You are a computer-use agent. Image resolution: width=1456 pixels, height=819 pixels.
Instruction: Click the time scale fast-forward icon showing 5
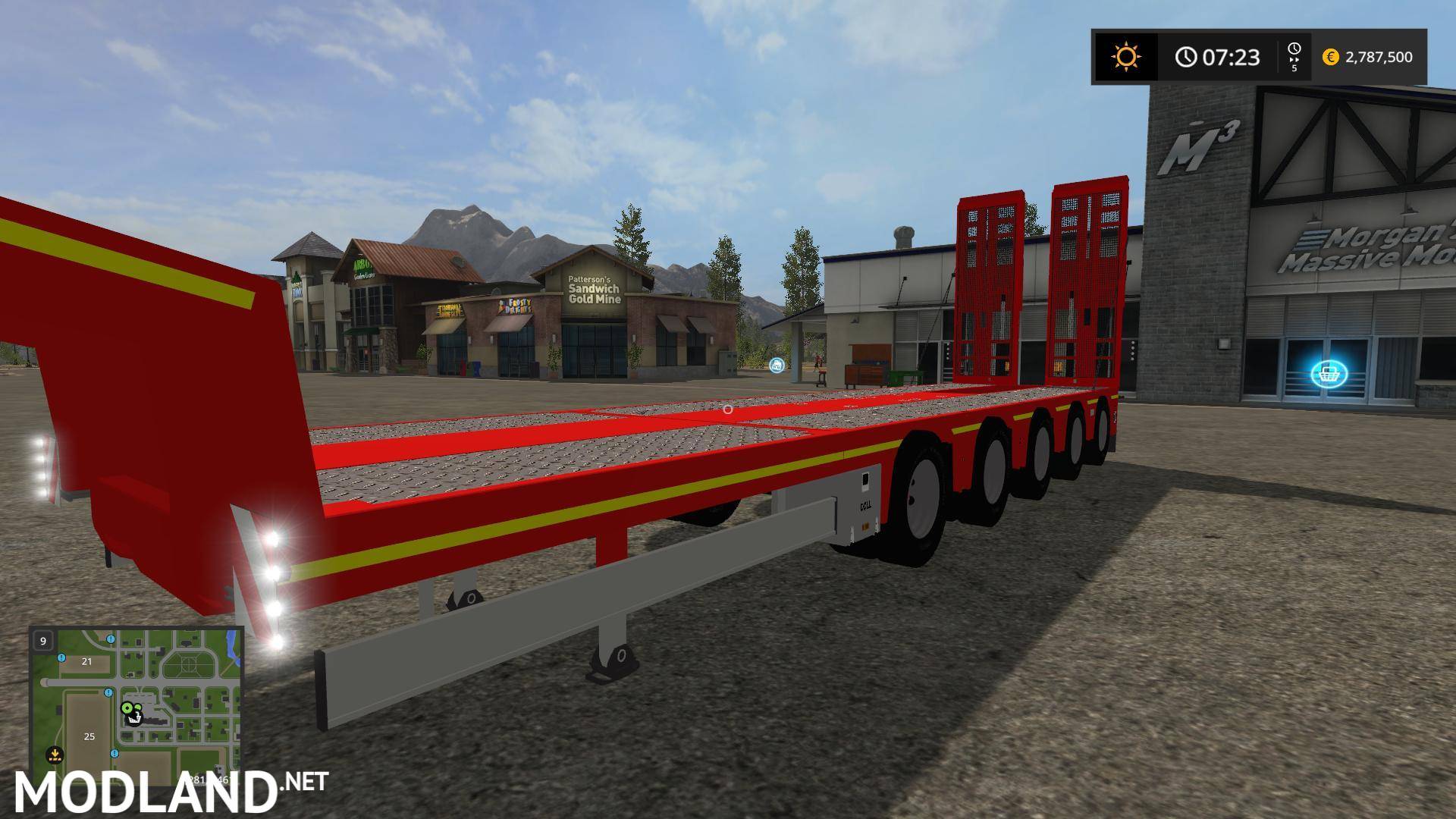pyautogui.click(x=1294, y=57)
